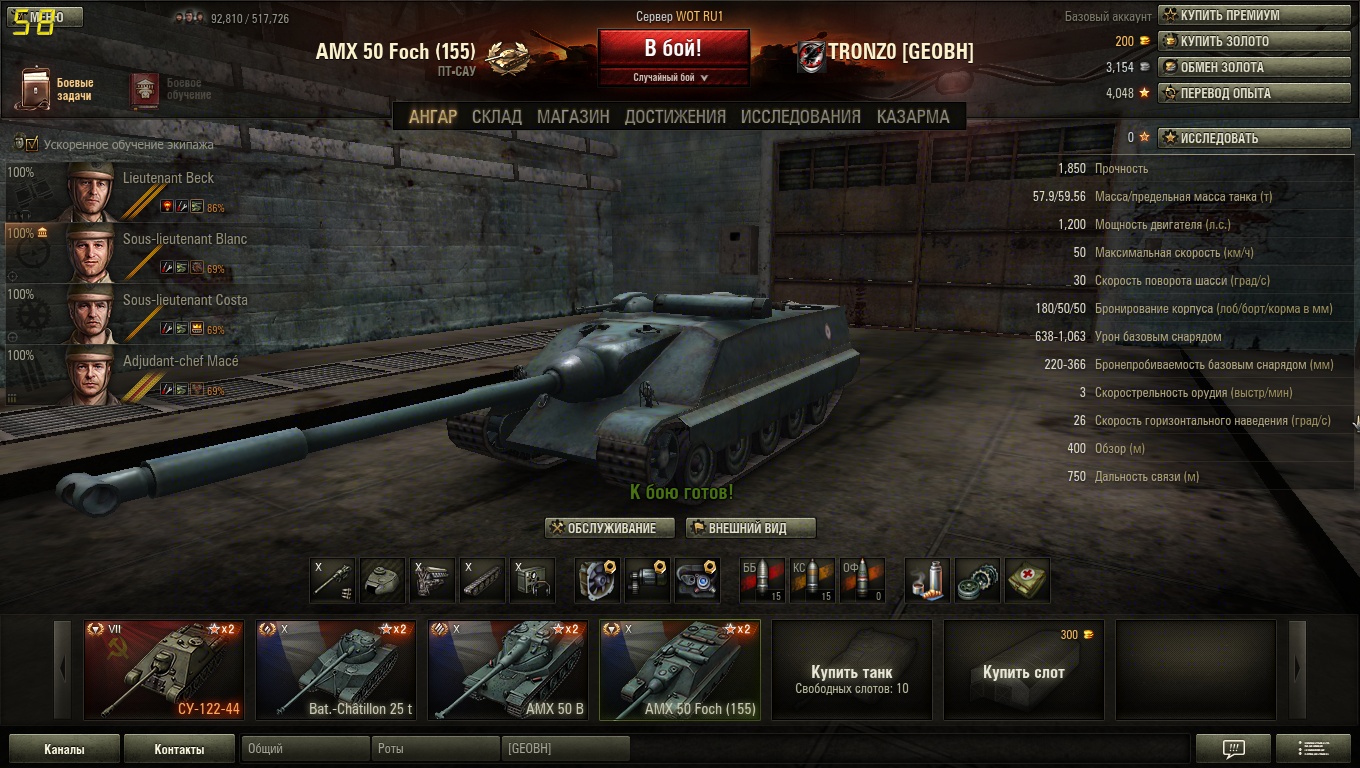Open the ВНЕШНИЙ ВИД appearance button
Image resolution: width=1360 pixels, height=768 pixels.
pos(750,528)
